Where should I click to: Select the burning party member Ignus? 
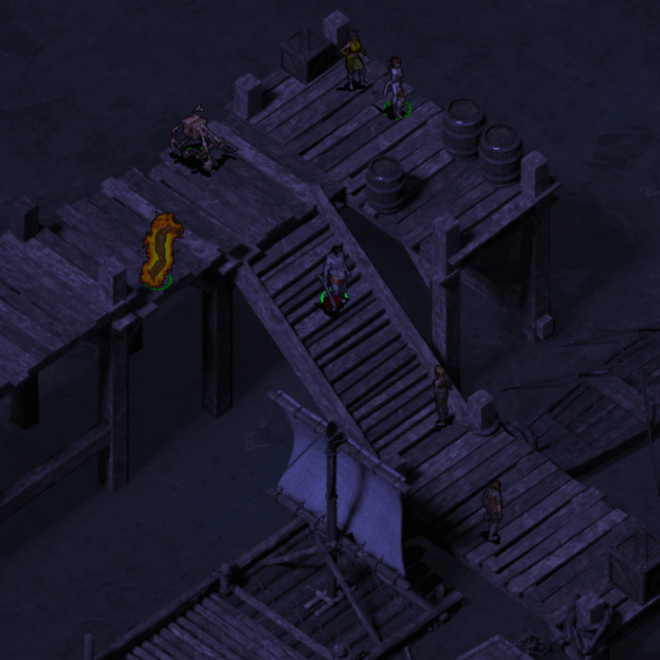tap(160, 250)
